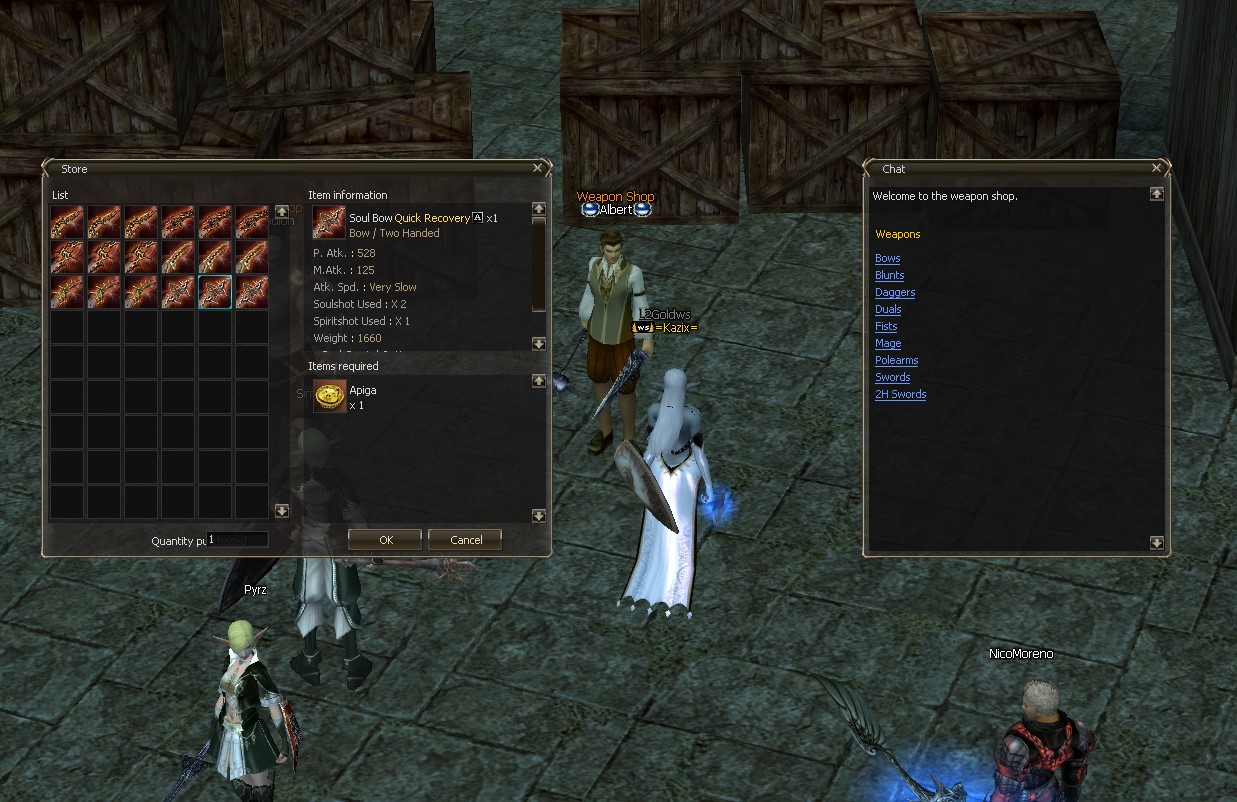The height and width of the screenshot is (802, 1237).
Task: Open the Bows weapon category
Action: click(x=888, y=258)
